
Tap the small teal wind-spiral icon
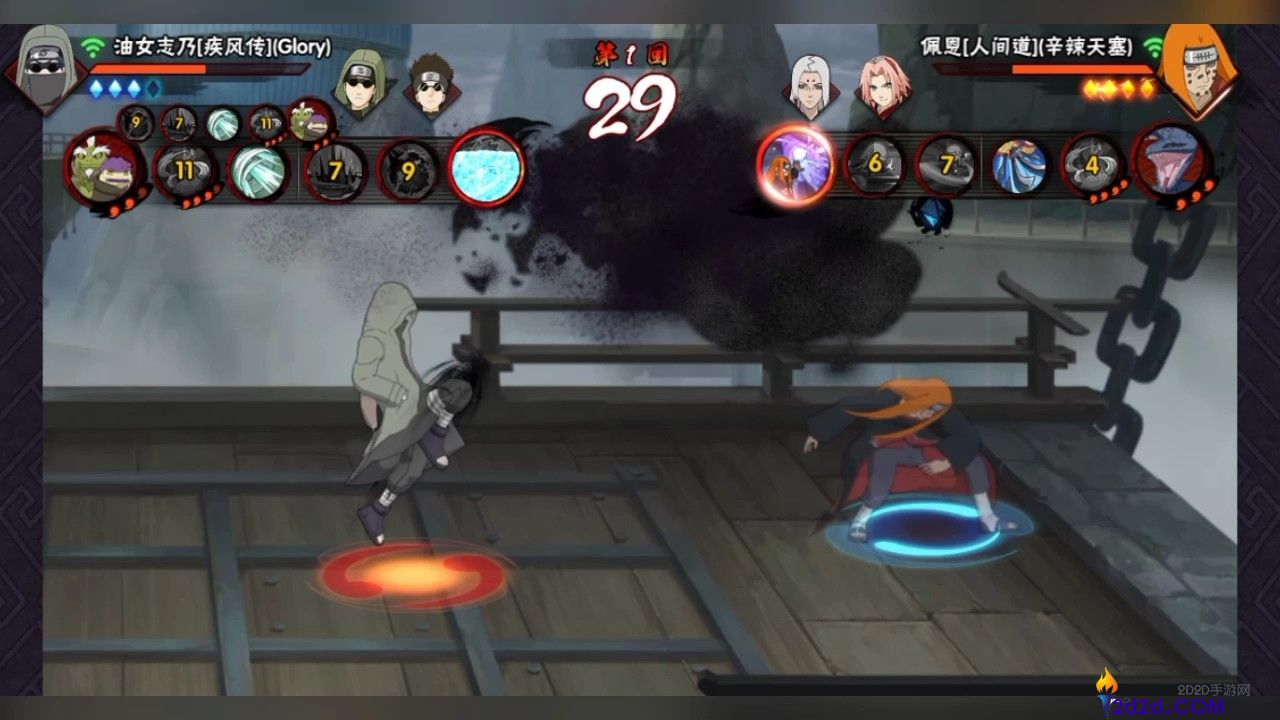[x=222, y=124]
